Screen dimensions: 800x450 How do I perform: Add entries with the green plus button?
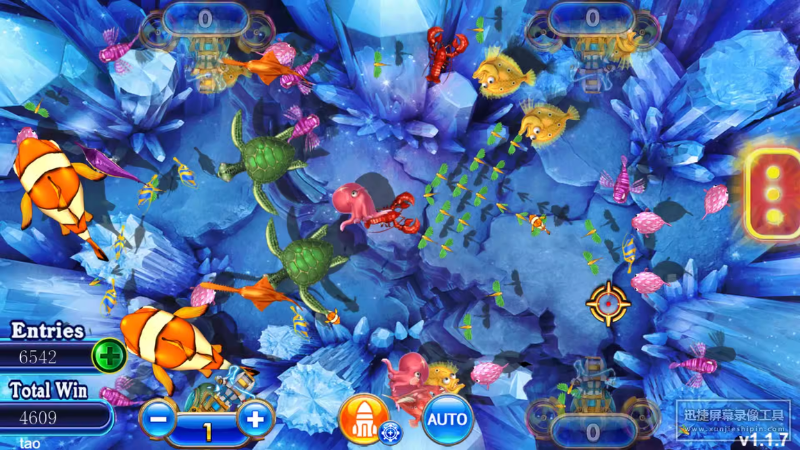[x=108, y=355]
